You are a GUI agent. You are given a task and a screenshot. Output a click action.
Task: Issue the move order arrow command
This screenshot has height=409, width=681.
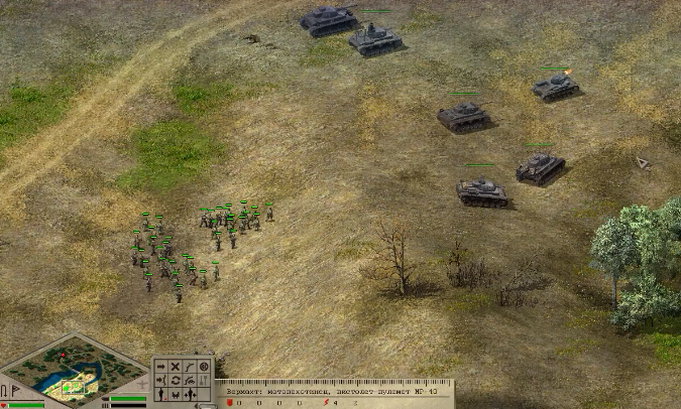161,367
